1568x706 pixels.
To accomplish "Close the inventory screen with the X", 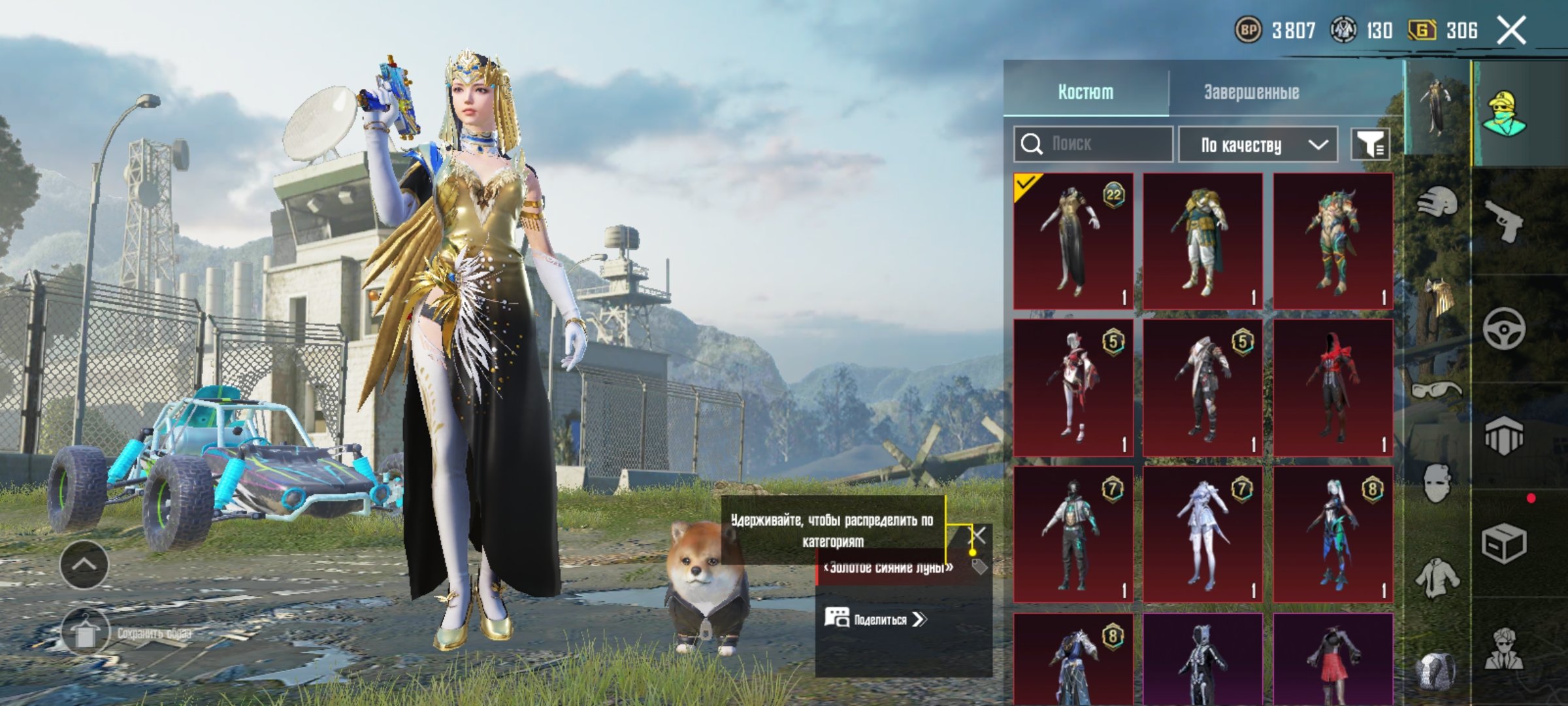I will (x=1511, y=30).
